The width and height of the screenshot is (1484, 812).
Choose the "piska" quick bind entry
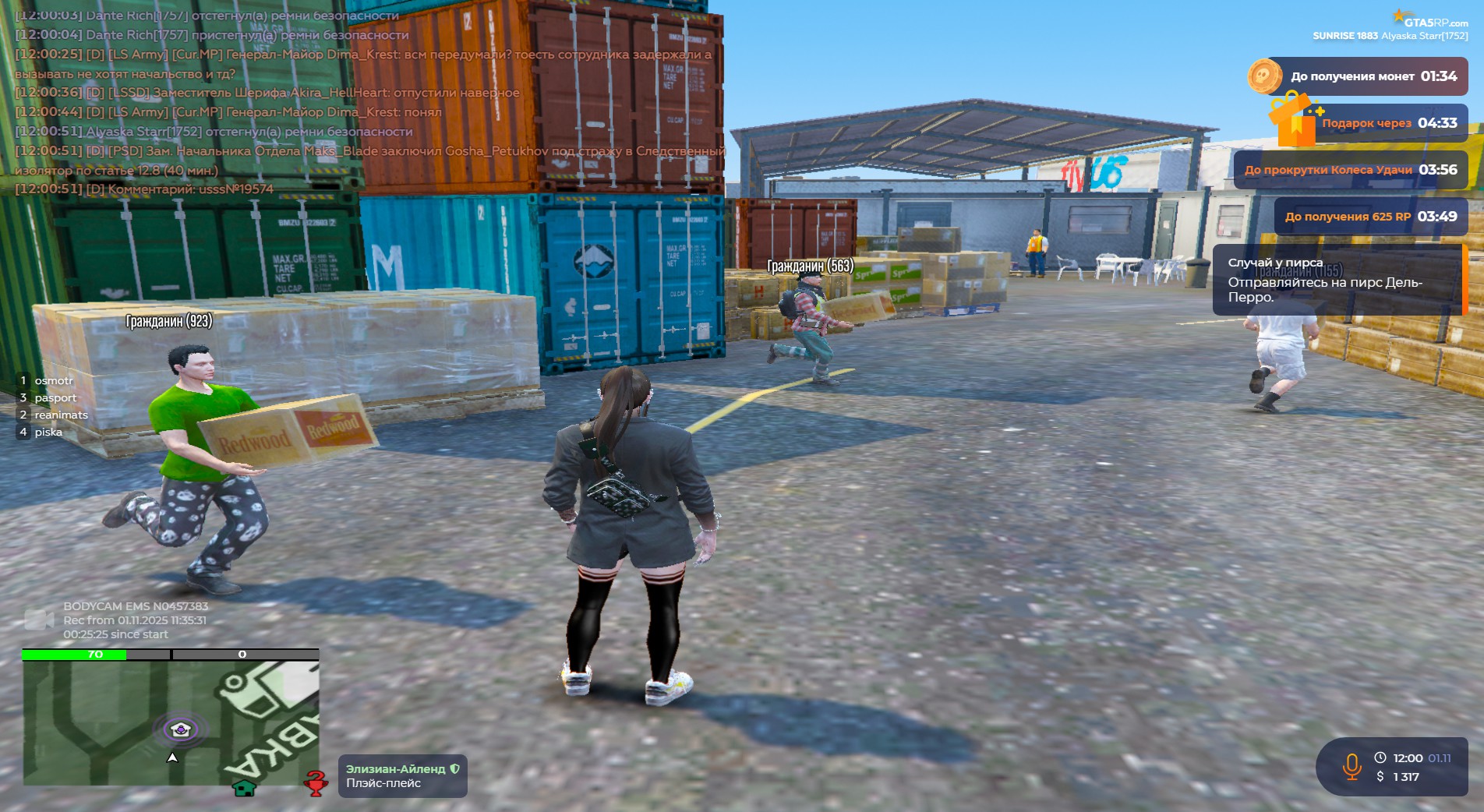(x=48, y=432)
